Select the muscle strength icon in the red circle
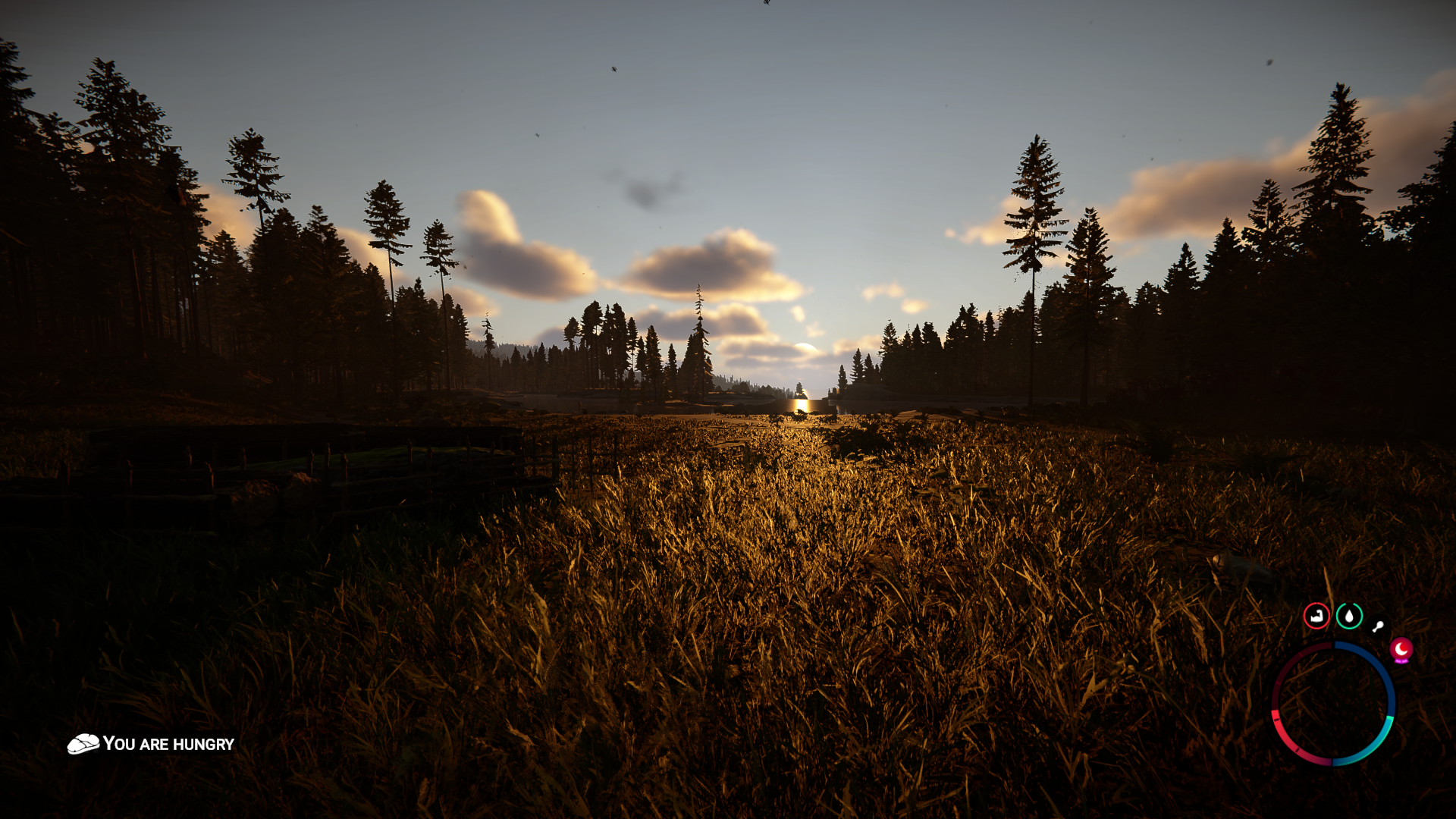This screenshot has height=819, width=1456. click(1316, 617)
